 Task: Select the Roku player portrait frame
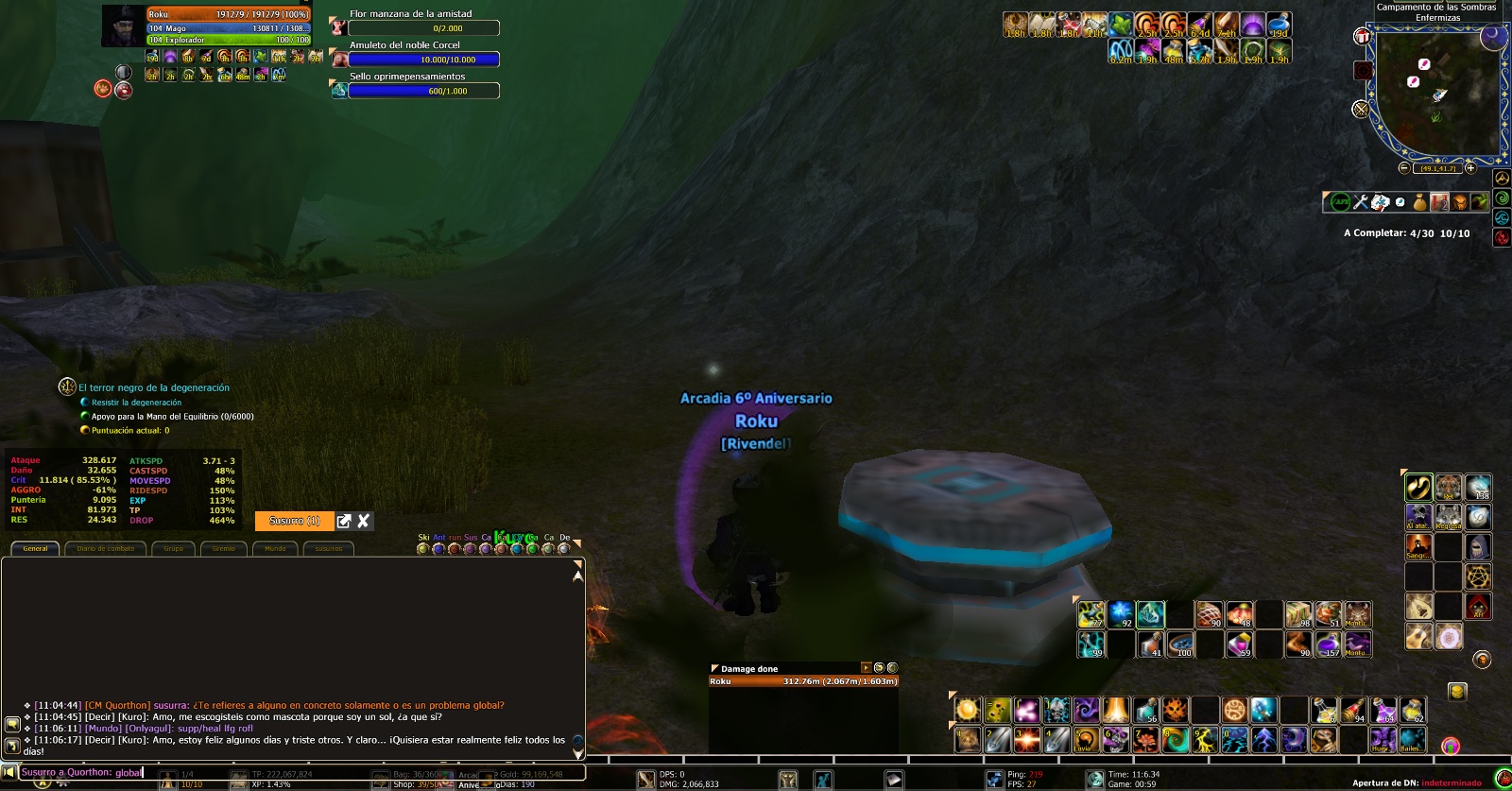[123, 26]
